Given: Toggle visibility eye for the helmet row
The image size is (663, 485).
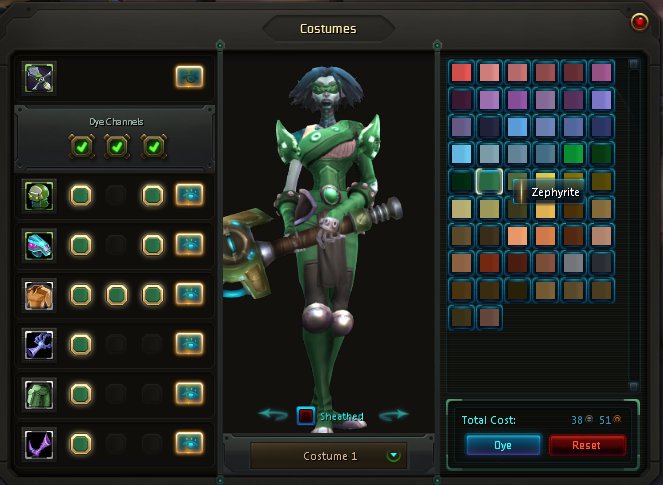Looking at the screenshot, I should pos(189,195).
